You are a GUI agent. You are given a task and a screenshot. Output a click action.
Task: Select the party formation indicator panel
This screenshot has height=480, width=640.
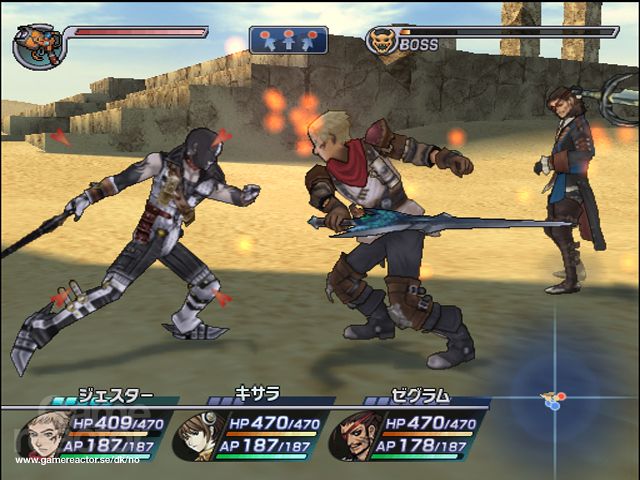pos(288,40)
